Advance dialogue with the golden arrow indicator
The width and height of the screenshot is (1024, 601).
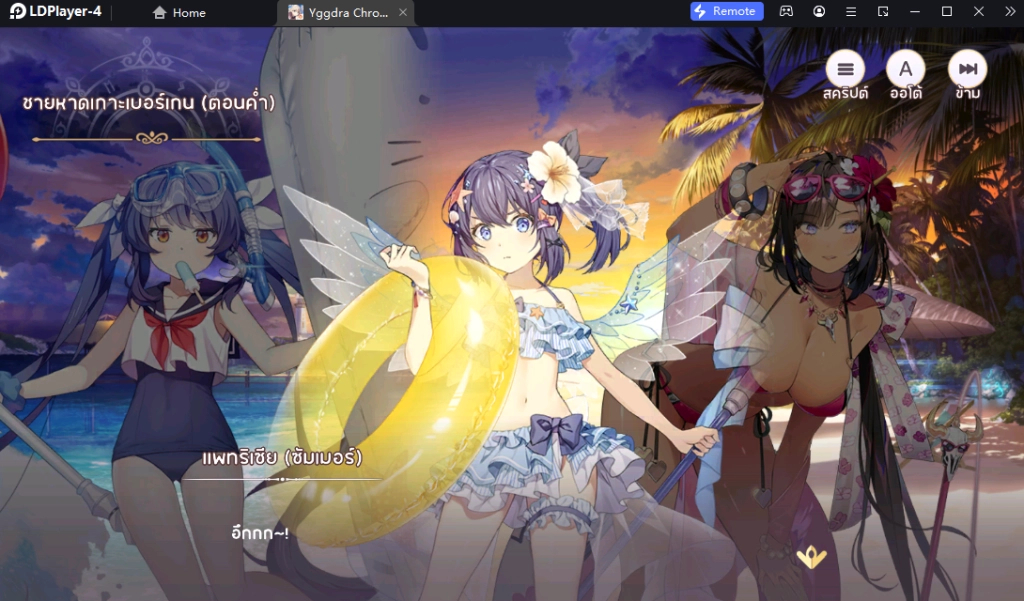pos(811,558)
